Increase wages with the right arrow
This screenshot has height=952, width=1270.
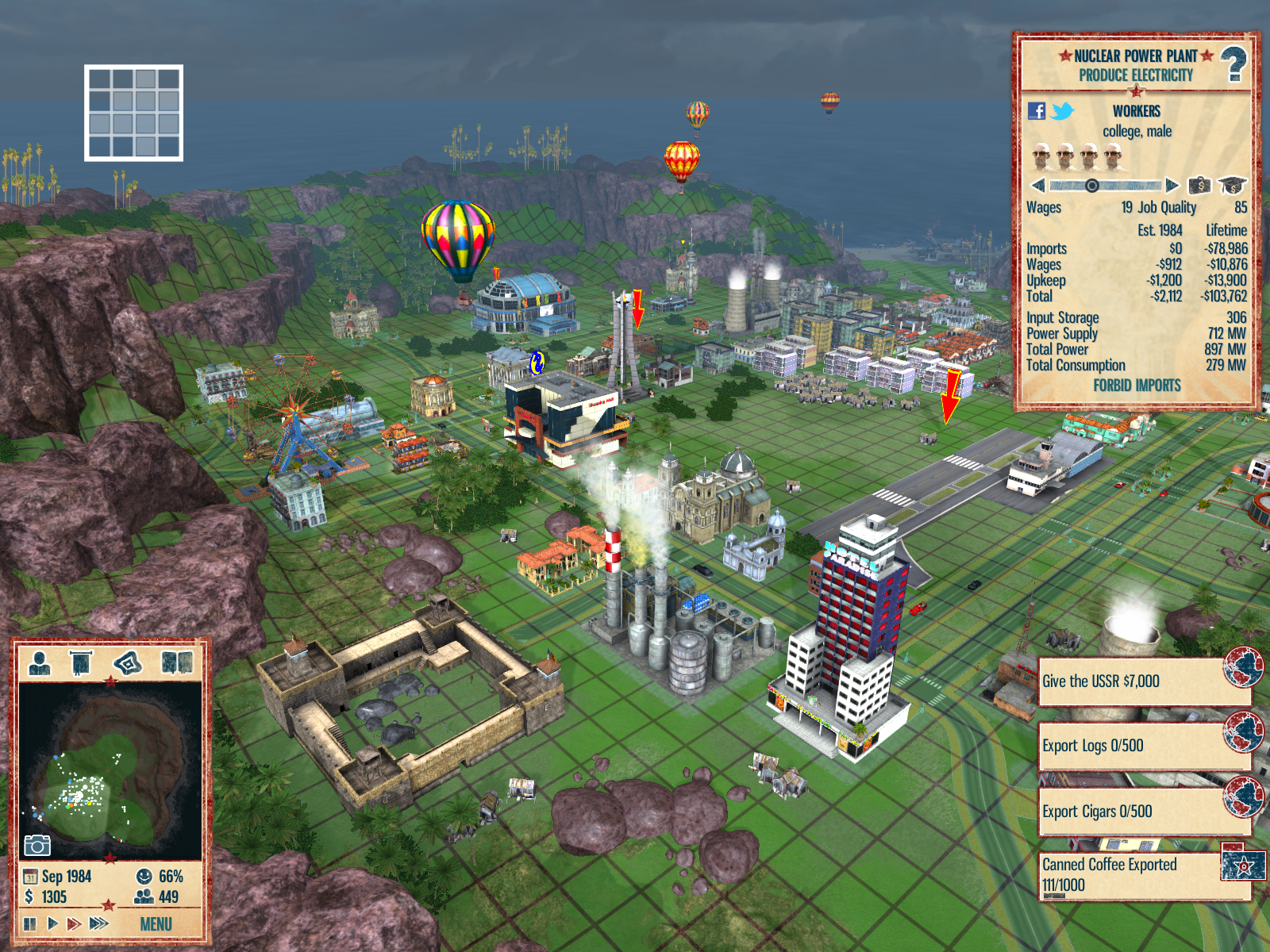pyautogui.click(x=1172, y=186)
